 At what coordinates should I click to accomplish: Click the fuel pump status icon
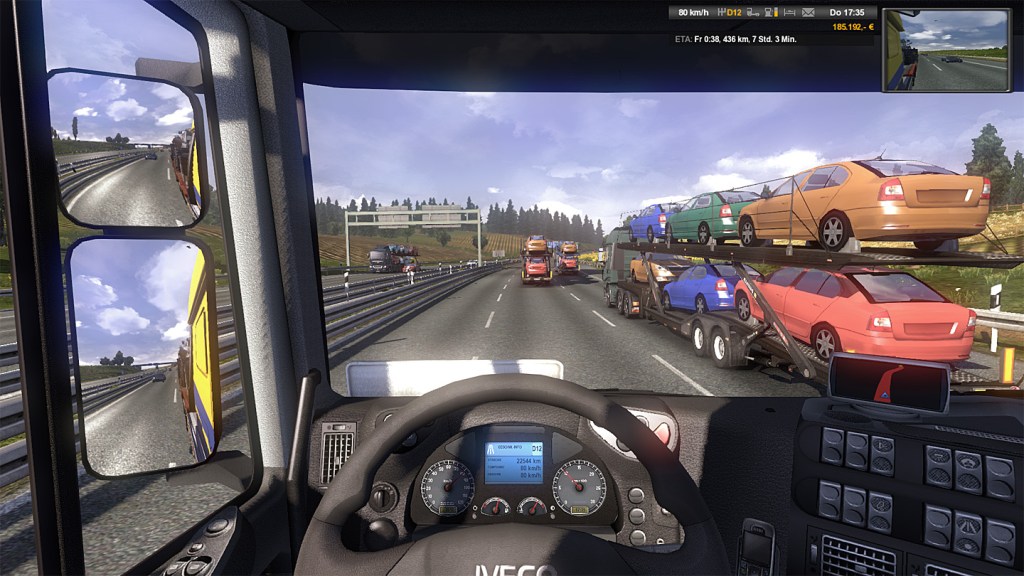coord(769,13)
